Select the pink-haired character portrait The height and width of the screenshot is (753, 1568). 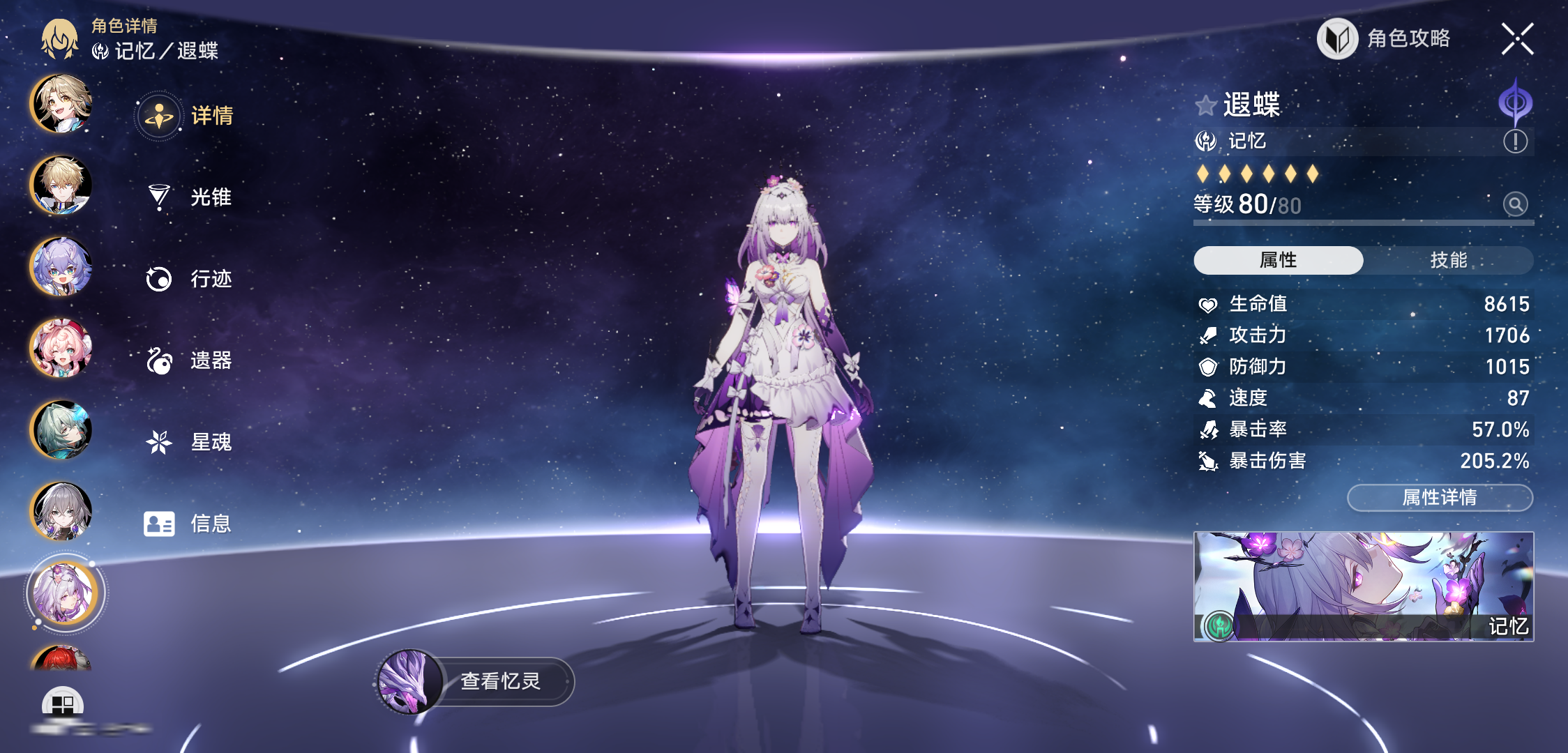point(61,348)
